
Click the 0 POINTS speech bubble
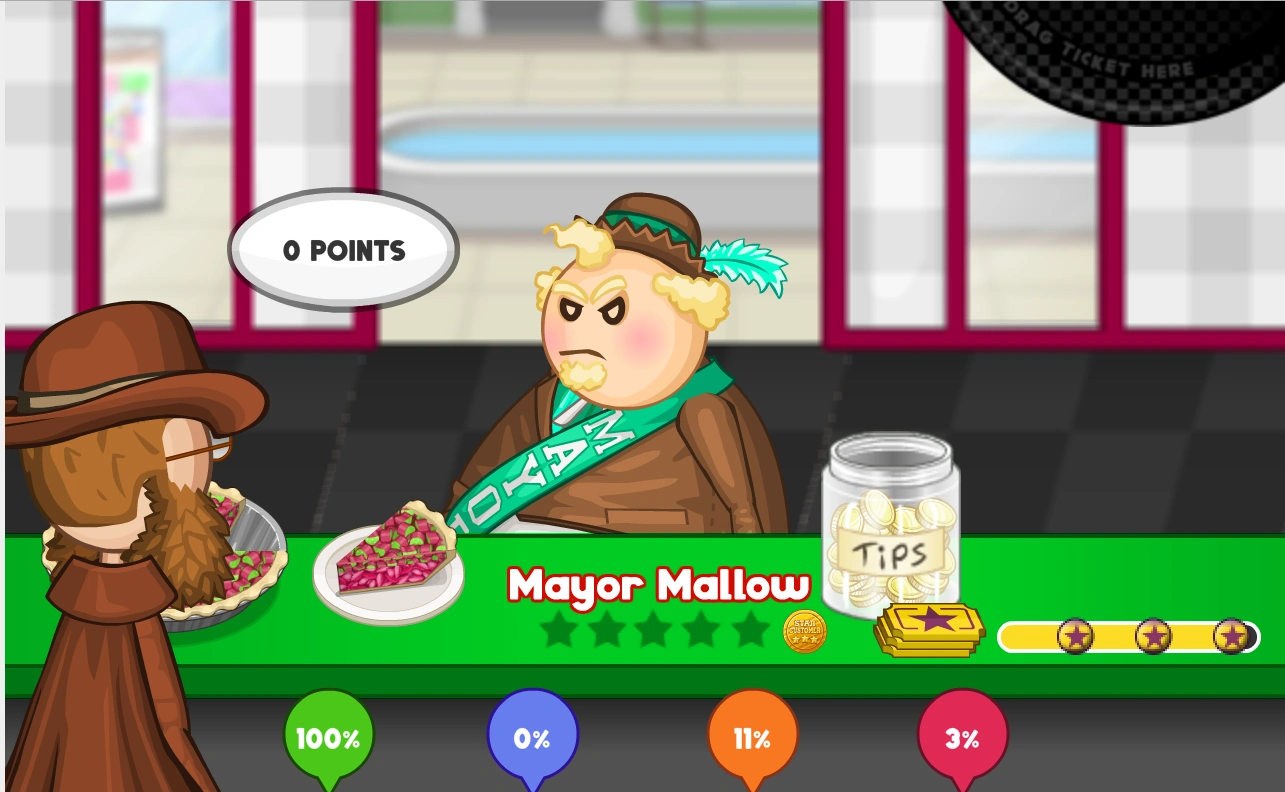tap(342, 250)
